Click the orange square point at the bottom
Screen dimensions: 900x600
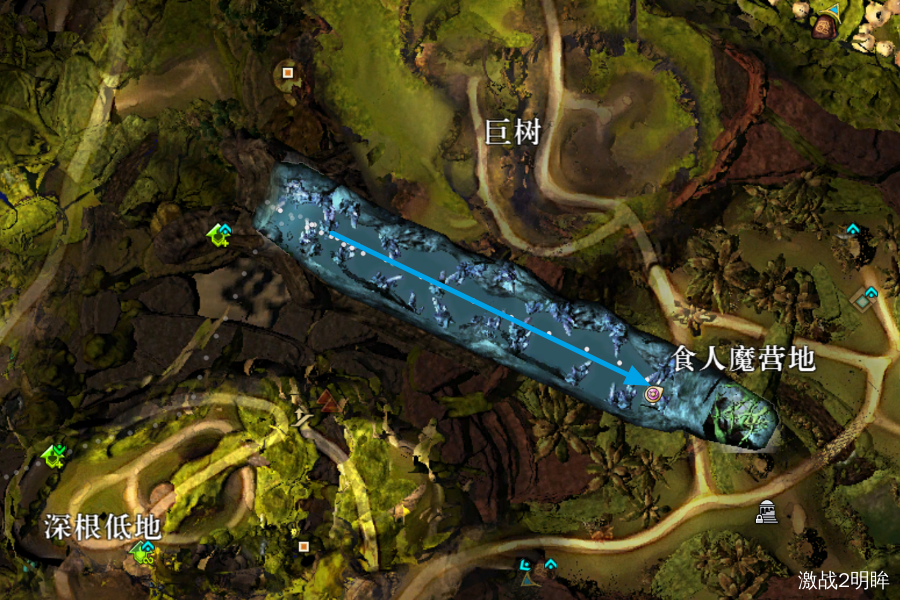(x=303, y=546)
